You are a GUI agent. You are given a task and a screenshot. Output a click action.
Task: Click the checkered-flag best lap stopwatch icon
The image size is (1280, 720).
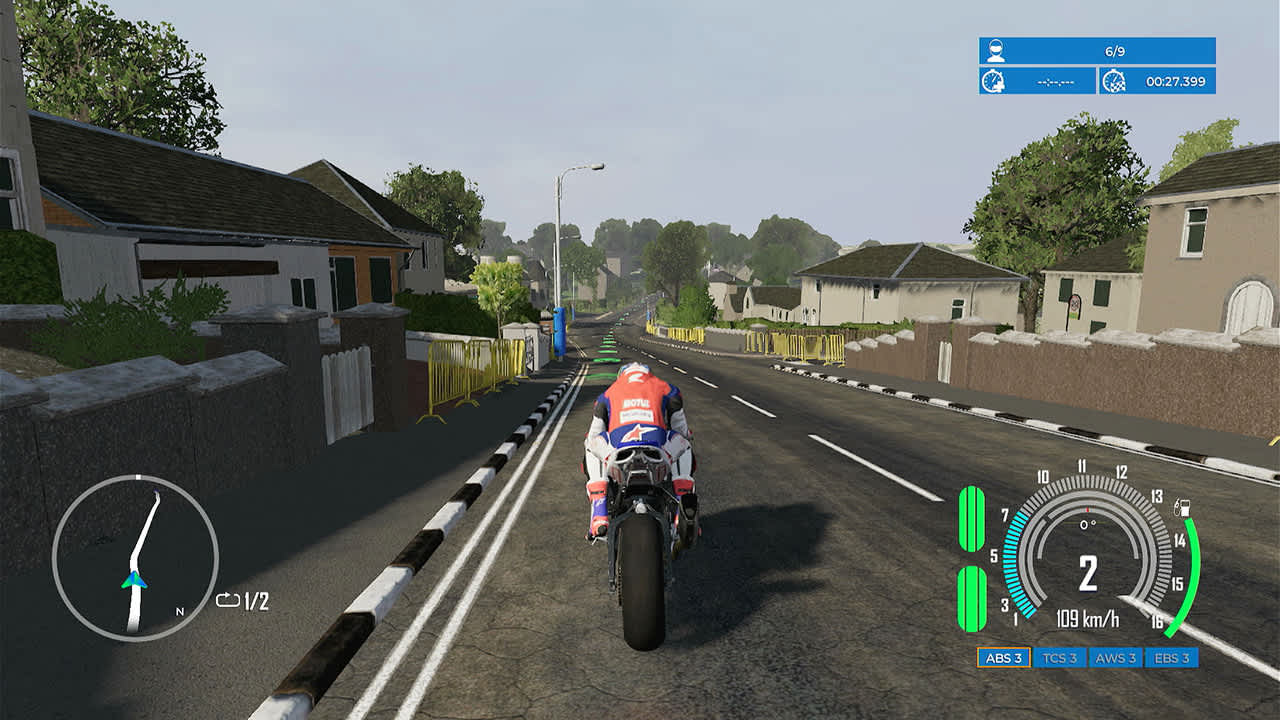click(x=1115, y=83)
